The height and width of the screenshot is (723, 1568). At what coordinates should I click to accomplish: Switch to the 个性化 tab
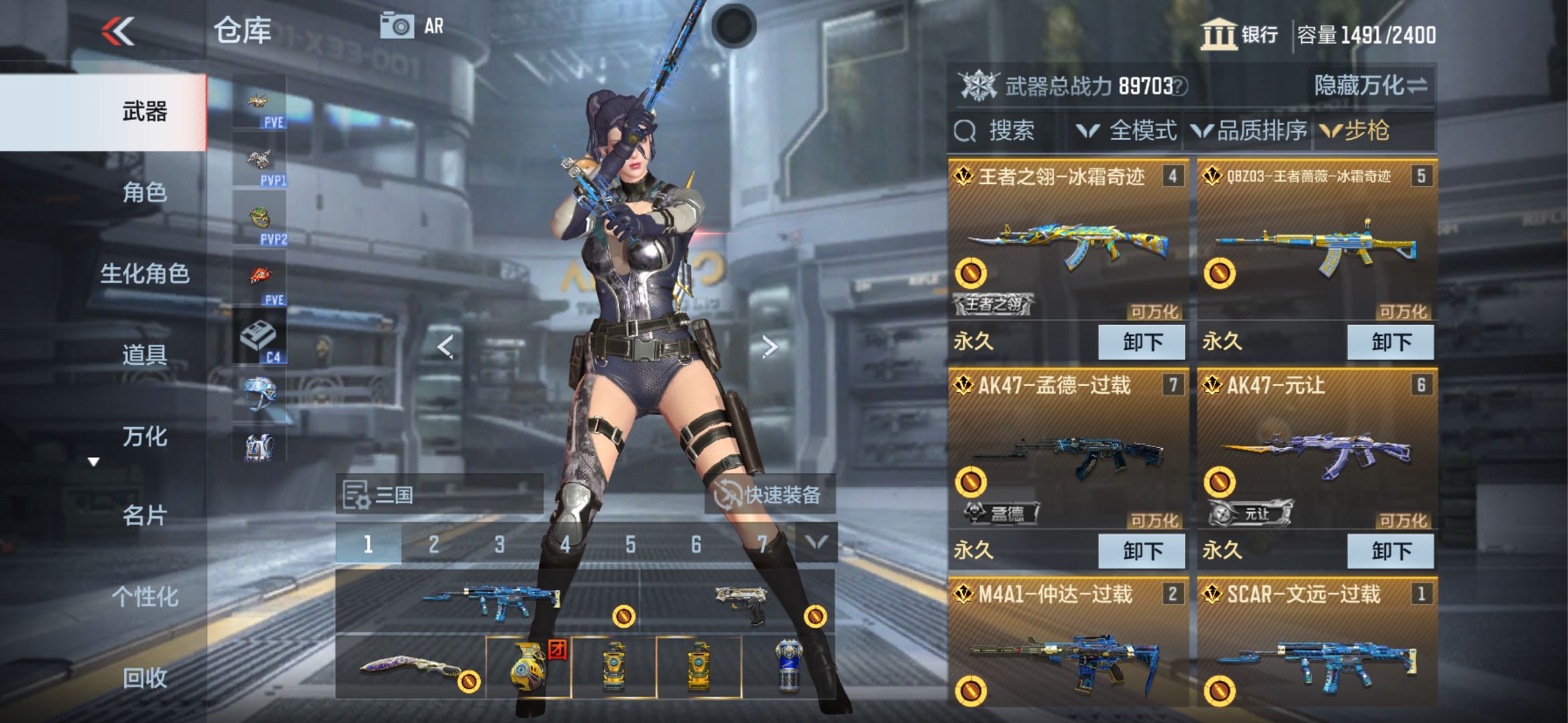coord(144,596)
